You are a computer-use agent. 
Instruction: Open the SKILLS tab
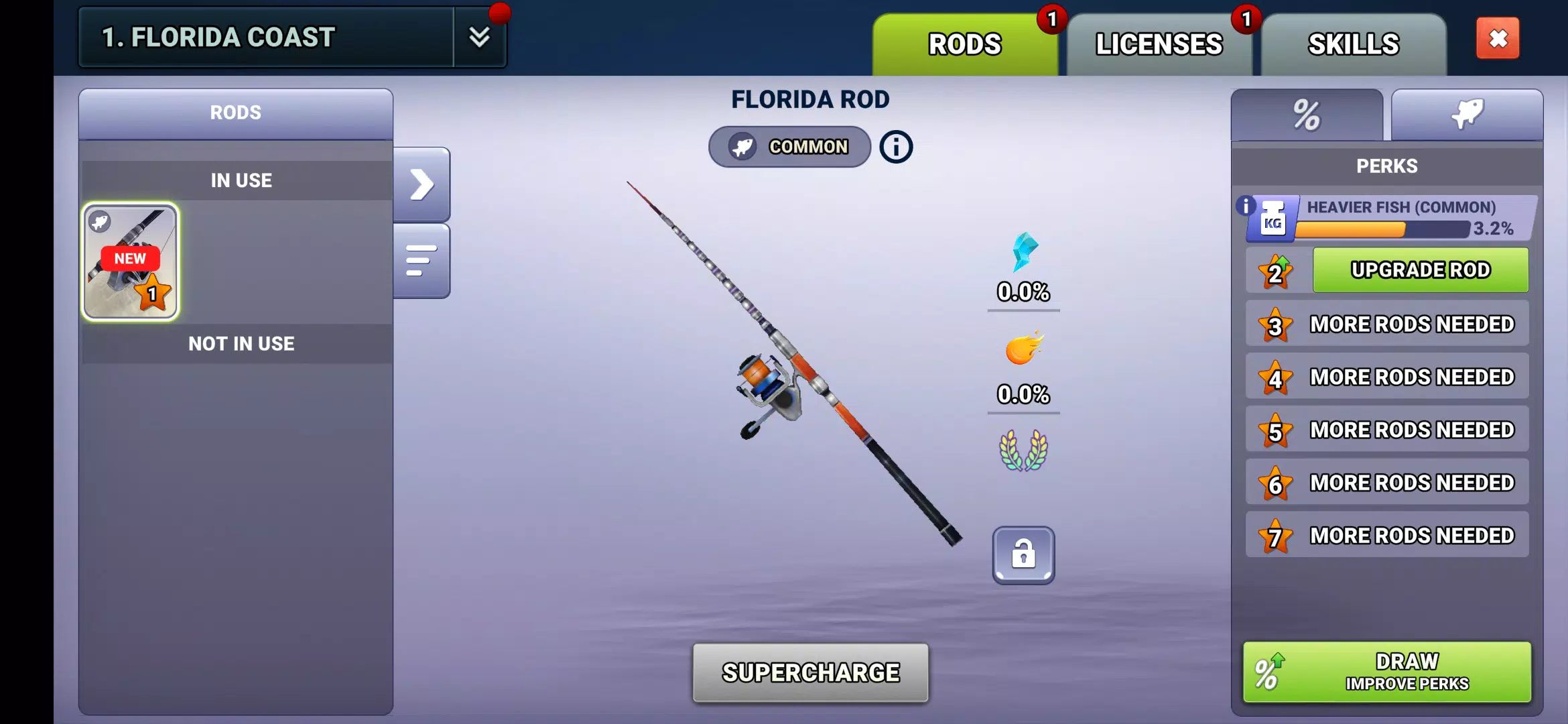1352,43
